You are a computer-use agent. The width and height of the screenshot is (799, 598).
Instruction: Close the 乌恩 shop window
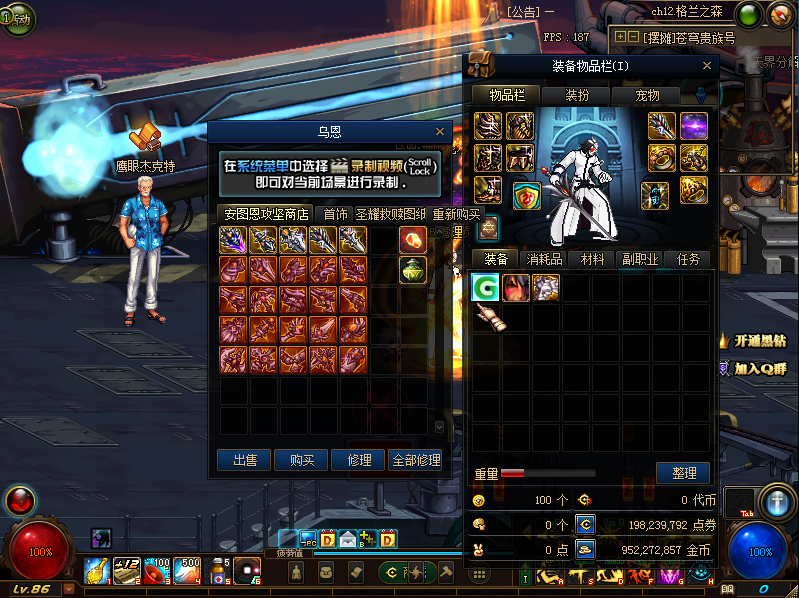tap(440, 131)
